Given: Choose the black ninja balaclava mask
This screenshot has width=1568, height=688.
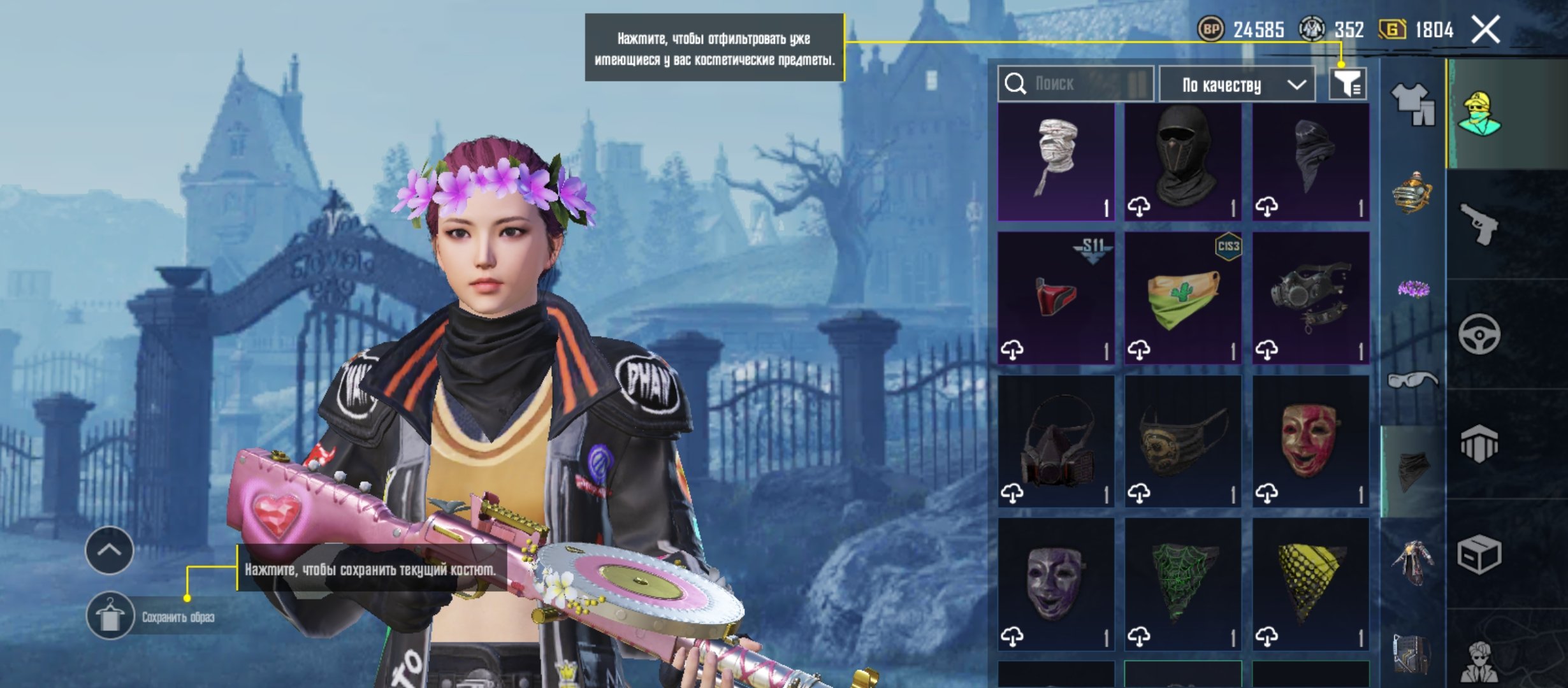Looking at the screenshot, I should click(x=1183, y=162).
